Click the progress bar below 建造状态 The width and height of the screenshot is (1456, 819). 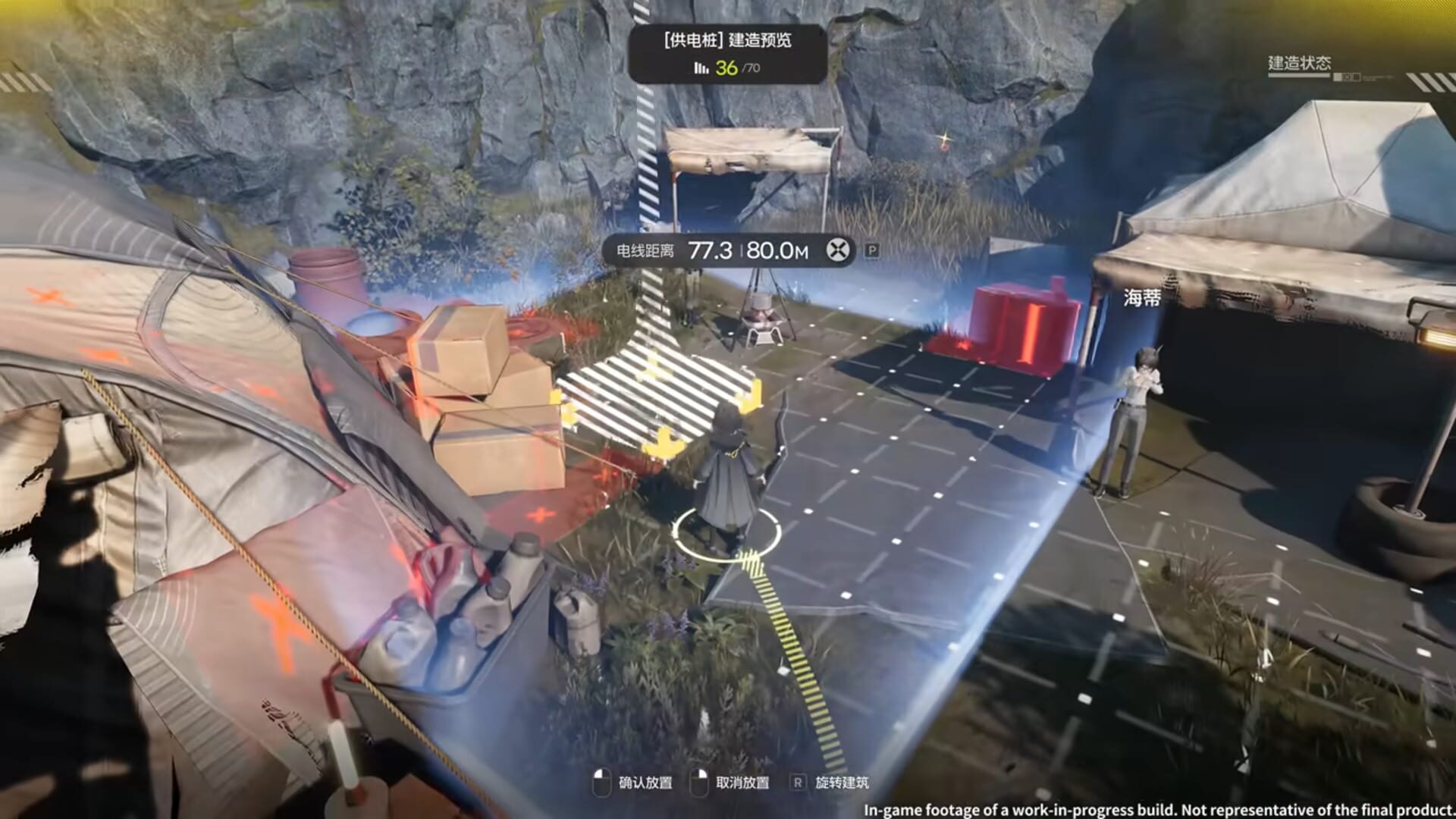point(1299,75)
